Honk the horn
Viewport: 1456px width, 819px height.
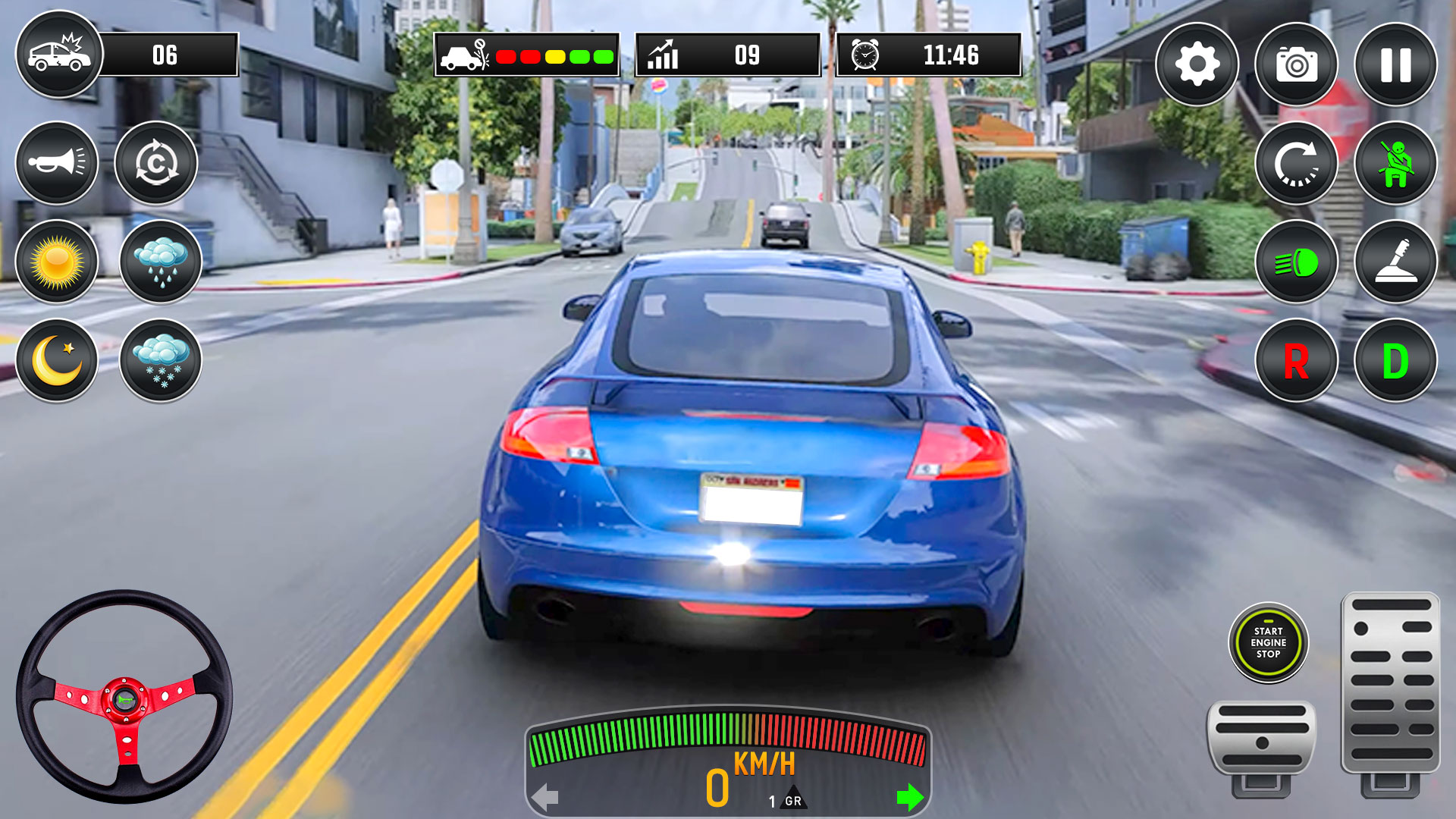pos(57,163)
